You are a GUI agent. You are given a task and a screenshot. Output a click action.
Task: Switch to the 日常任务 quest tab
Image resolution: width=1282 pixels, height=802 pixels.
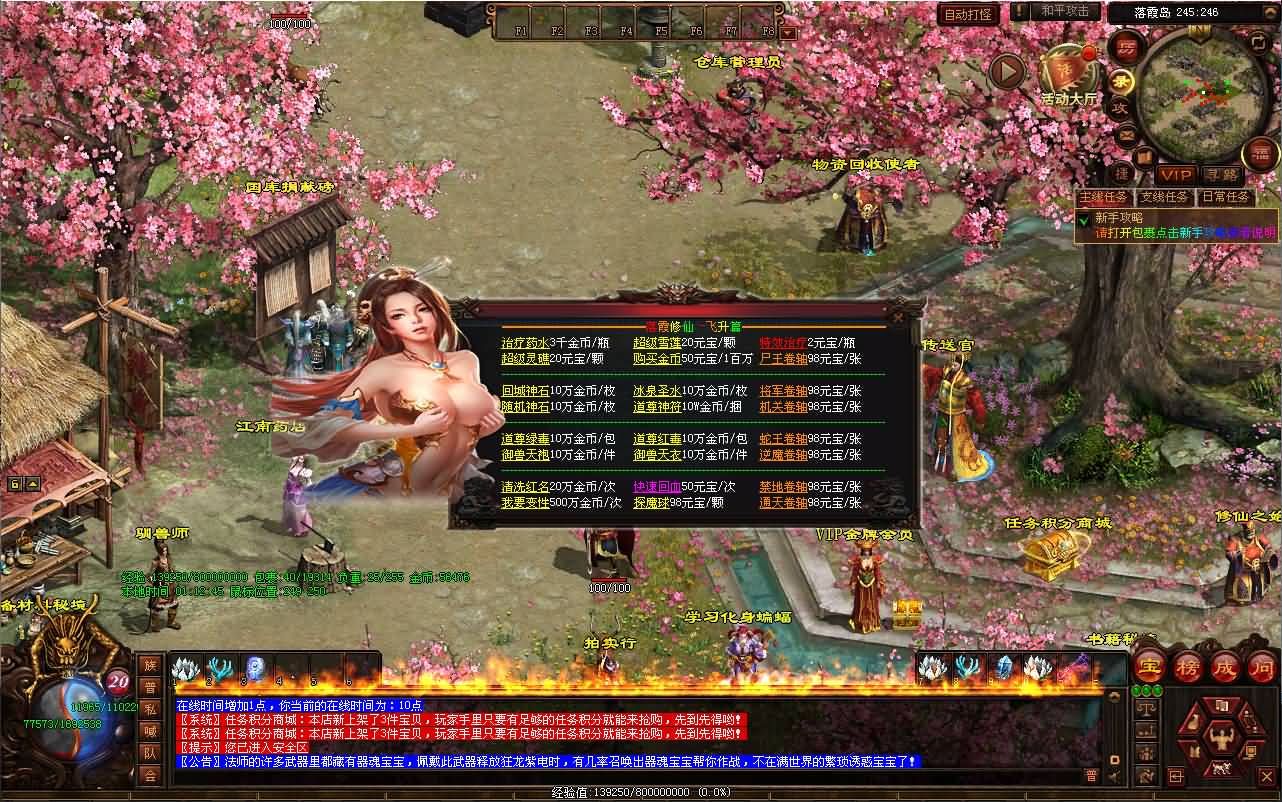point(1224,197)
